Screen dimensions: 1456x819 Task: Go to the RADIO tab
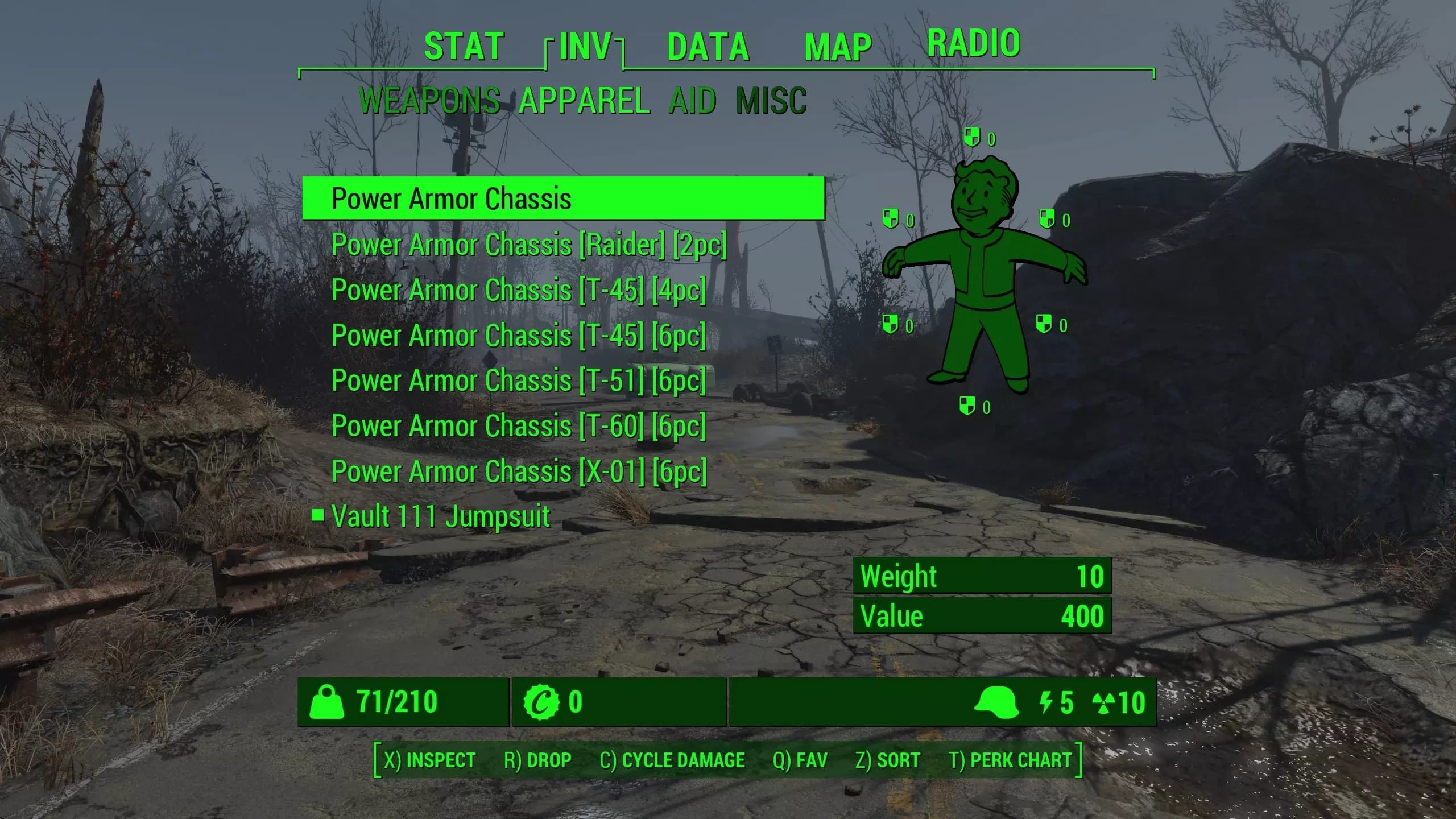[x=974, y=43]
